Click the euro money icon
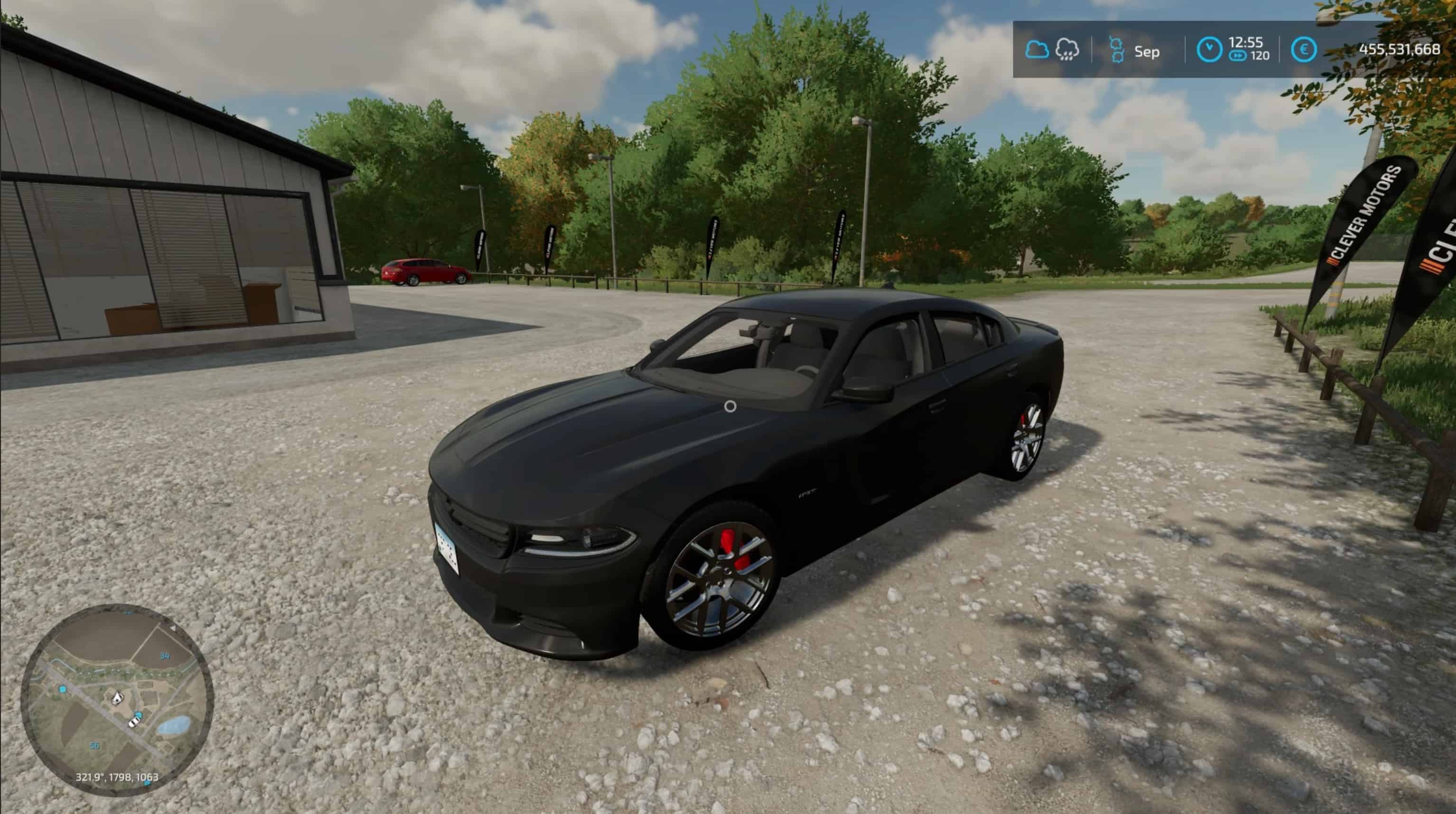The width and height of the screenshot is (1456, 814). tap(1303, 50)
